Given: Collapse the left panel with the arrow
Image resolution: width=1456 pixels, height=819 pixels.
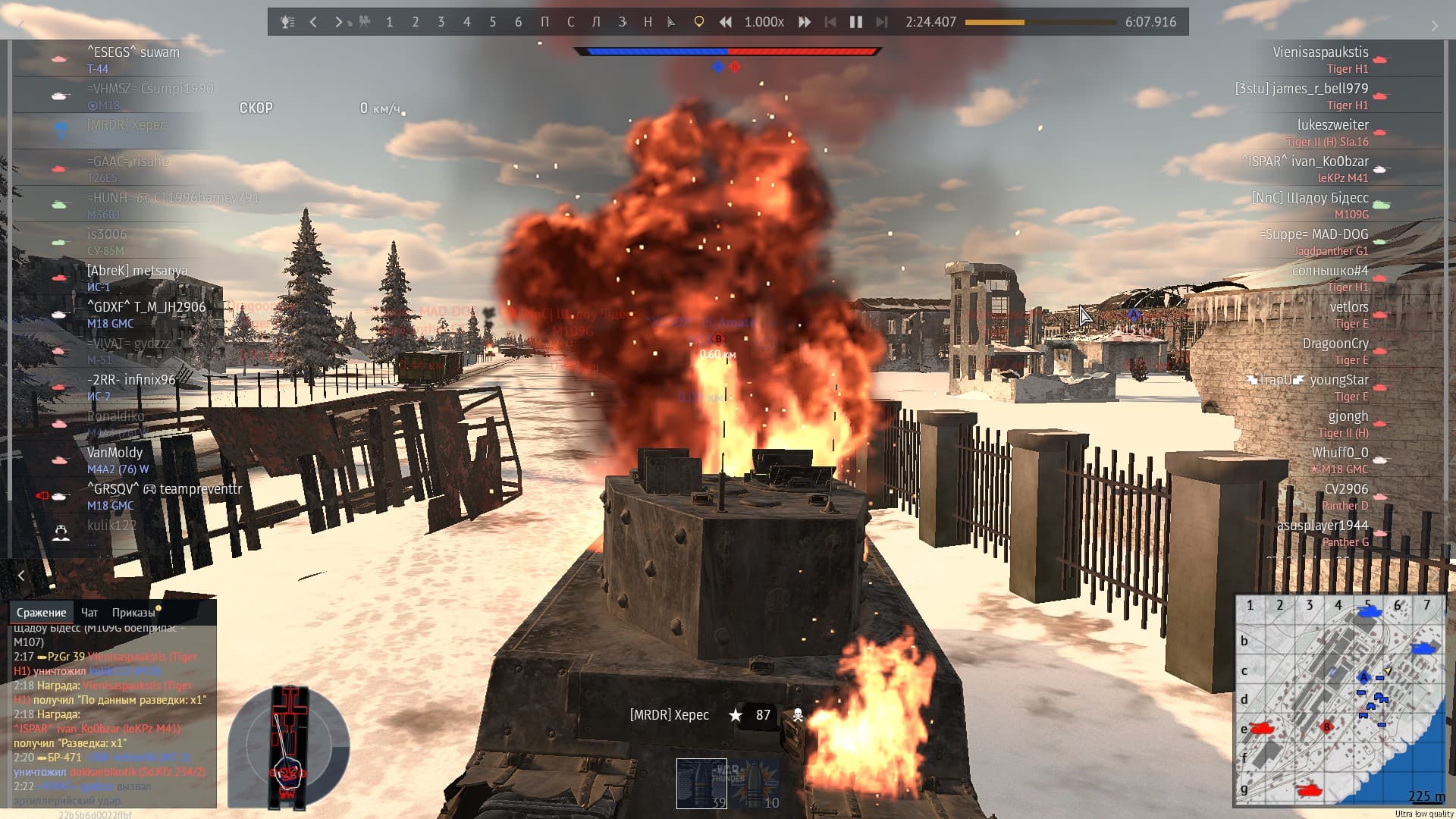Looking at the screenshot, I should pos(21,576).
